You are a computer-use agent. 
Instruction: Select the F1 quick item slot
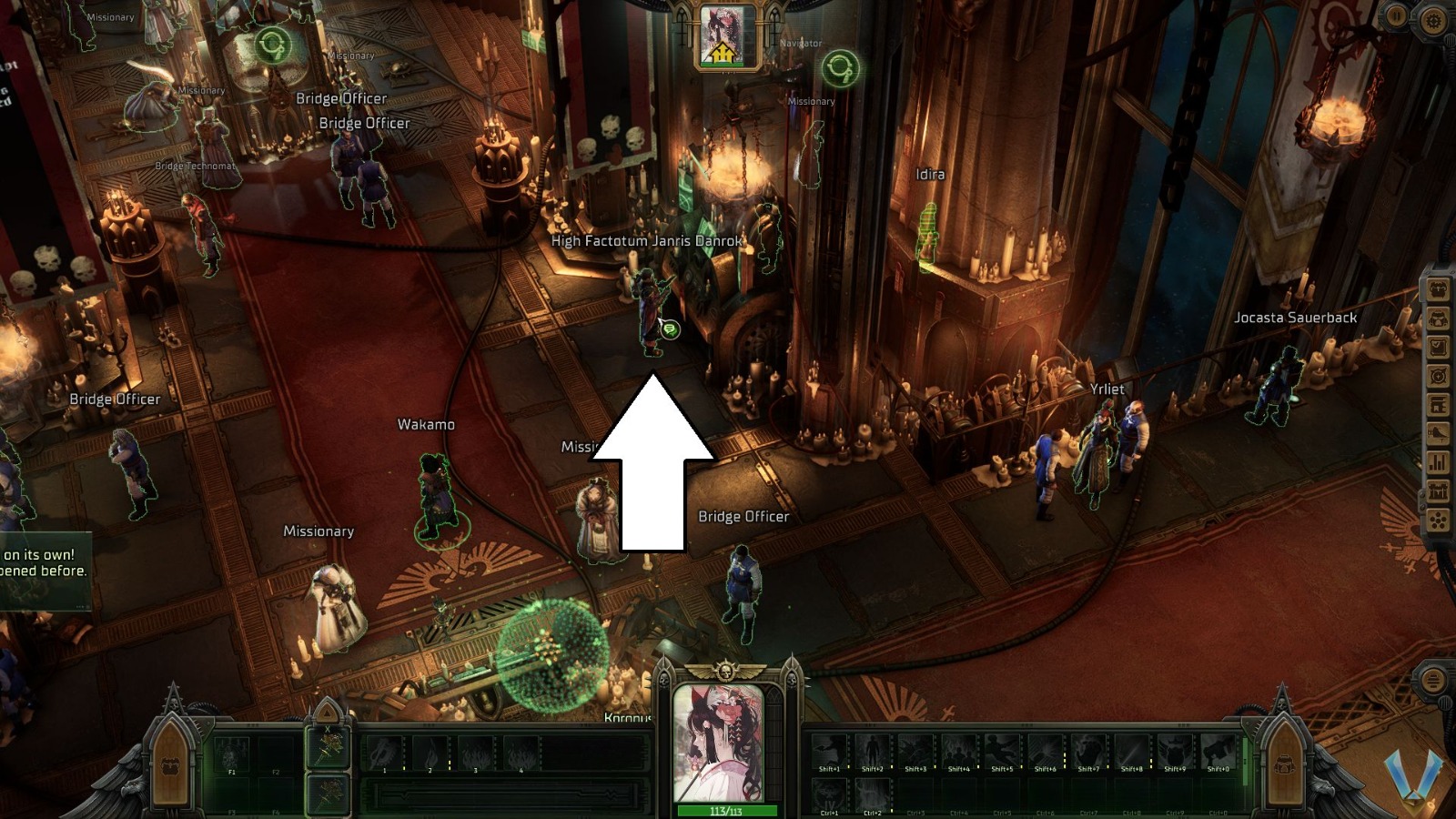click(231, 753)
